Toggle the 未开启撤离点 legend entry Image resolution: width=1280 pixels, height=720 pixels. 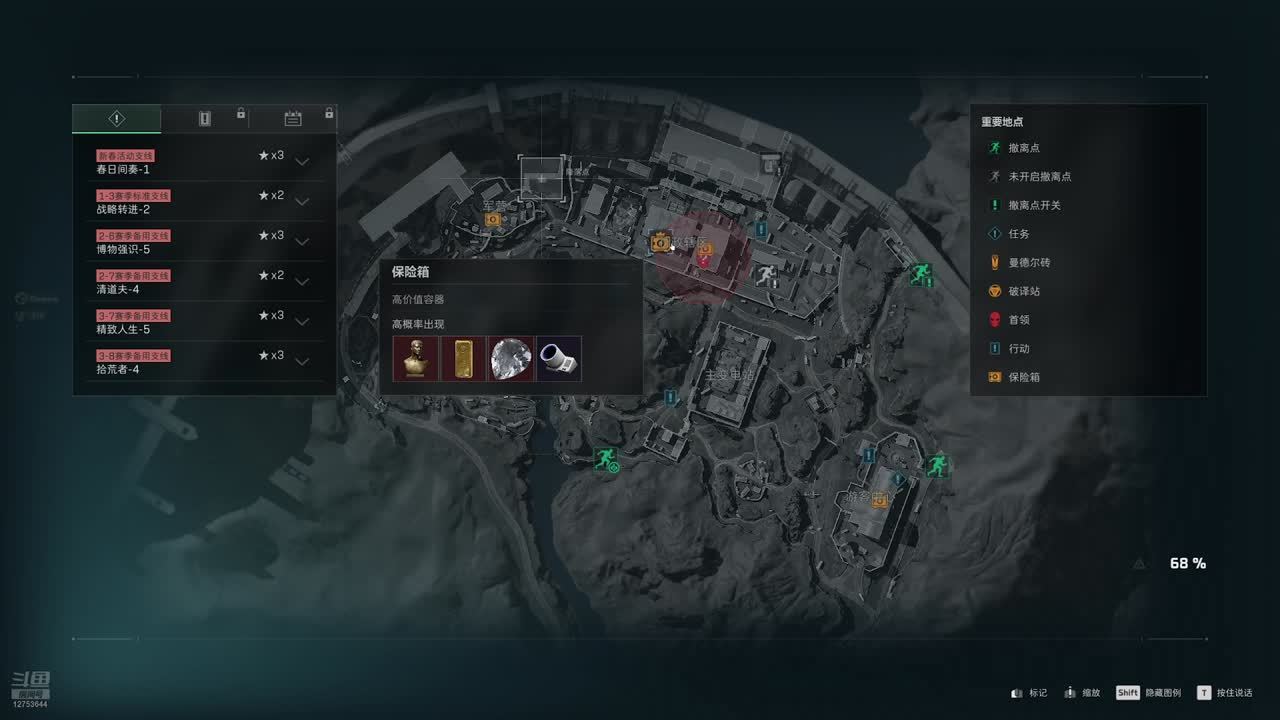(x=1039, y=177)
